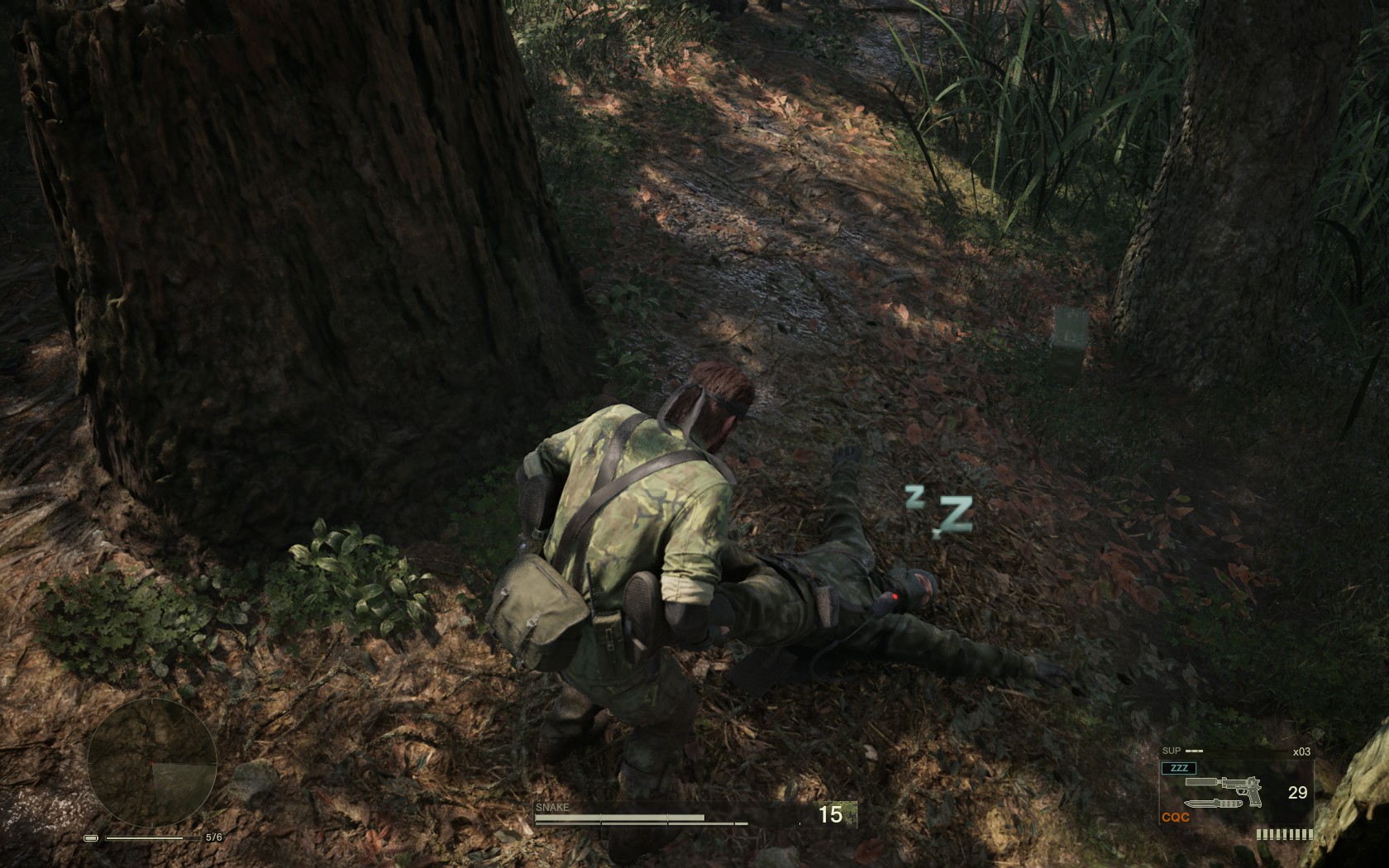Click the camouflage pattern icon beside 15
Image resolution: width=1389 pixels, height=868 pixels.
click(851, 815)
